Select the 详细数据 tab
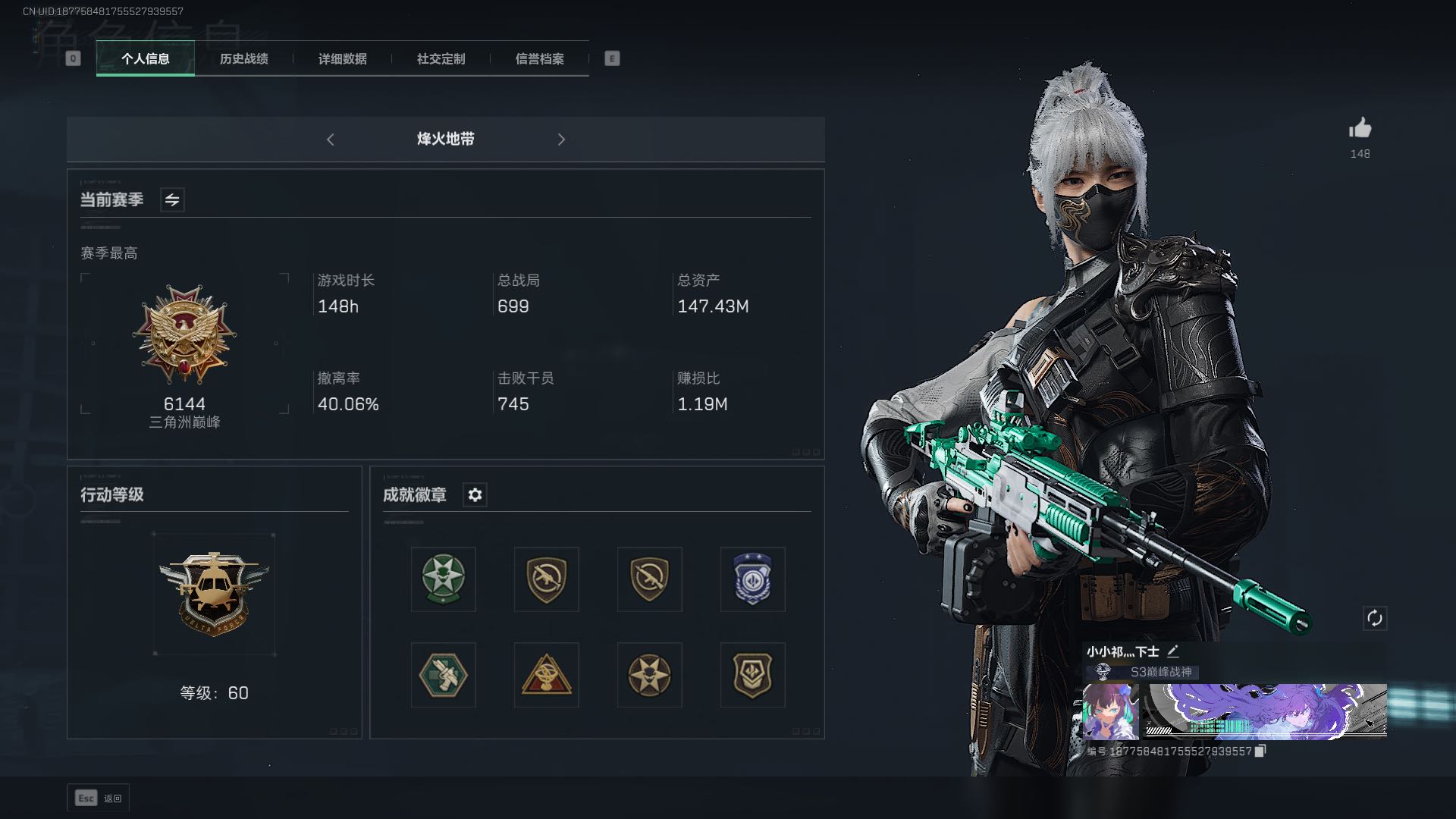The width and height of the screenshot is (1456, 819). point(342,58)
